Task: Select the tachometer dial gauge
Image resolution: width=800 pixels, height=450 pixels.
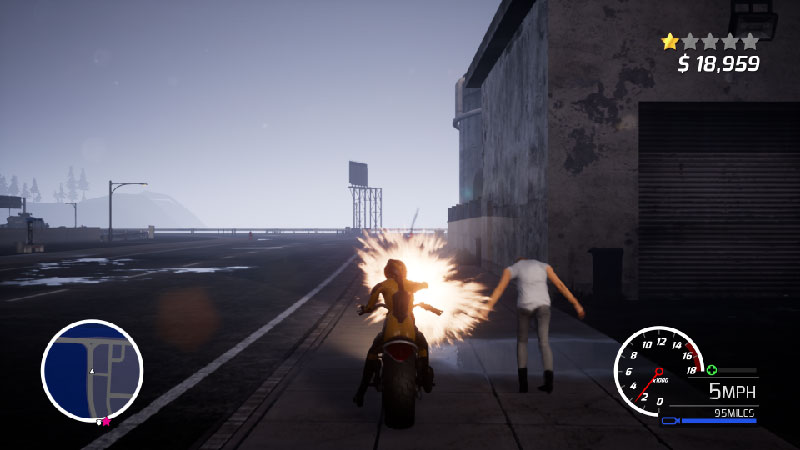Action: click(656, 371)
